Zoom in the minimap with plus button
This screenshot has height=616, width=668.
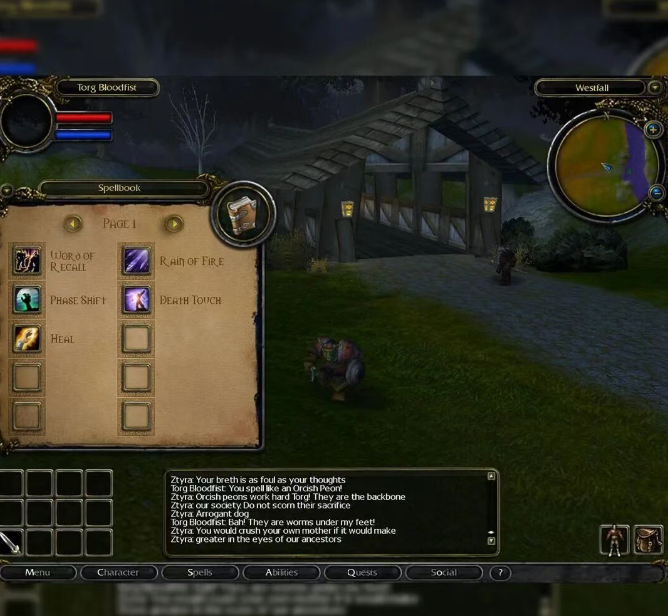(653, 130)
